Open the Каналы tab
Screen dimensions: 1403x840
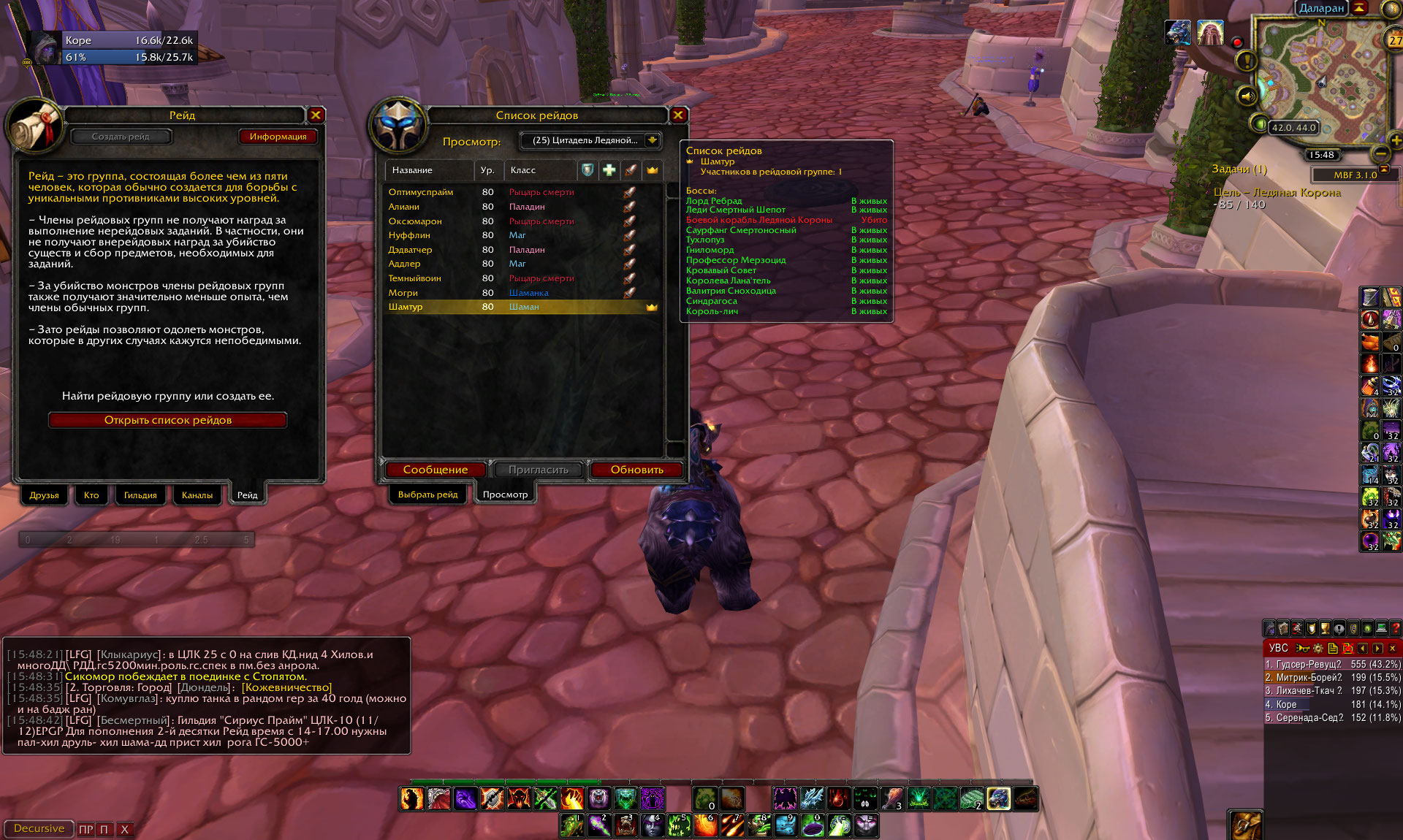tap(197, 495)
